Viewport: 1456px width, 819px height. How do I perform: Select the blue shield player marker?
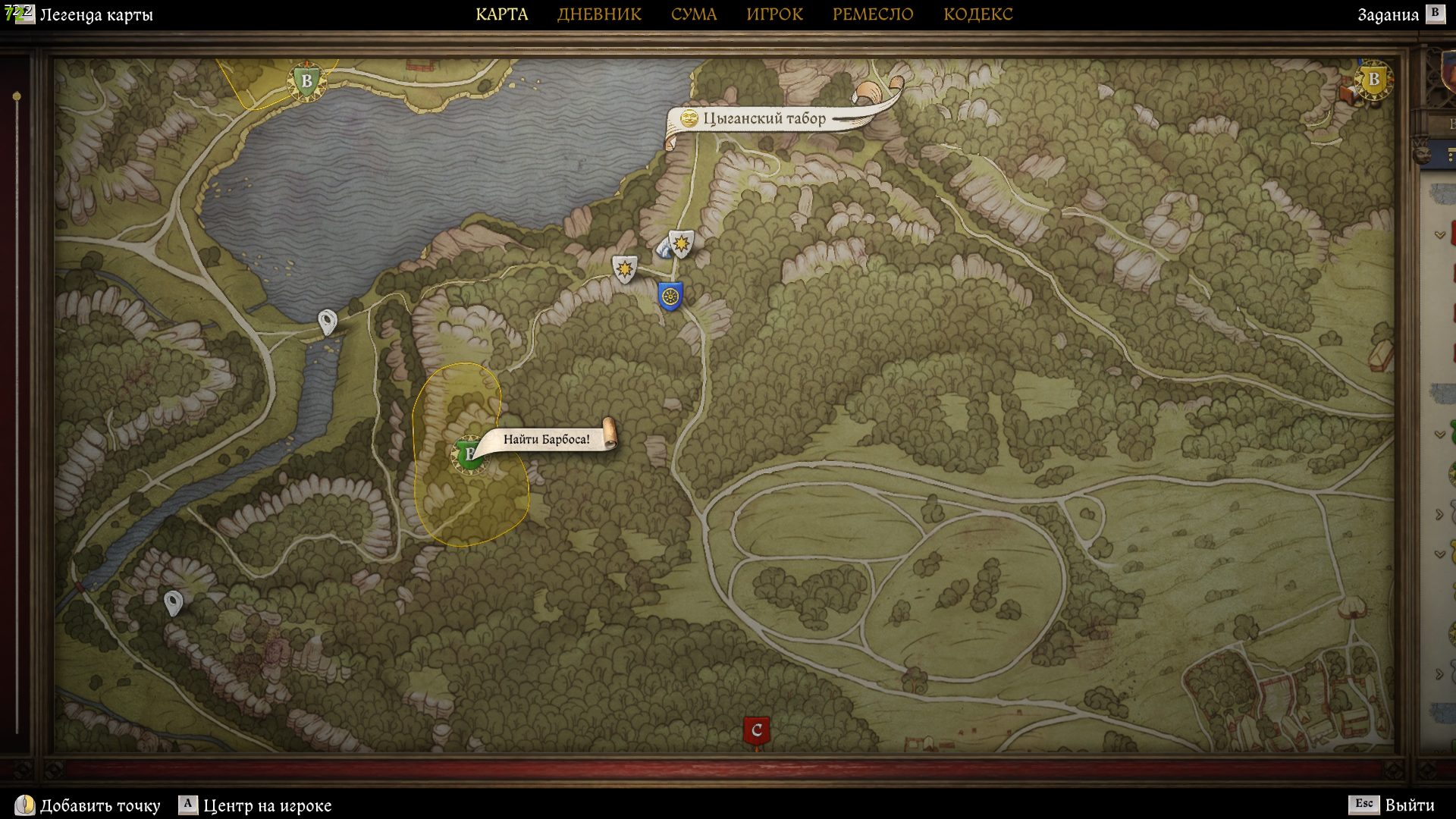670,296
